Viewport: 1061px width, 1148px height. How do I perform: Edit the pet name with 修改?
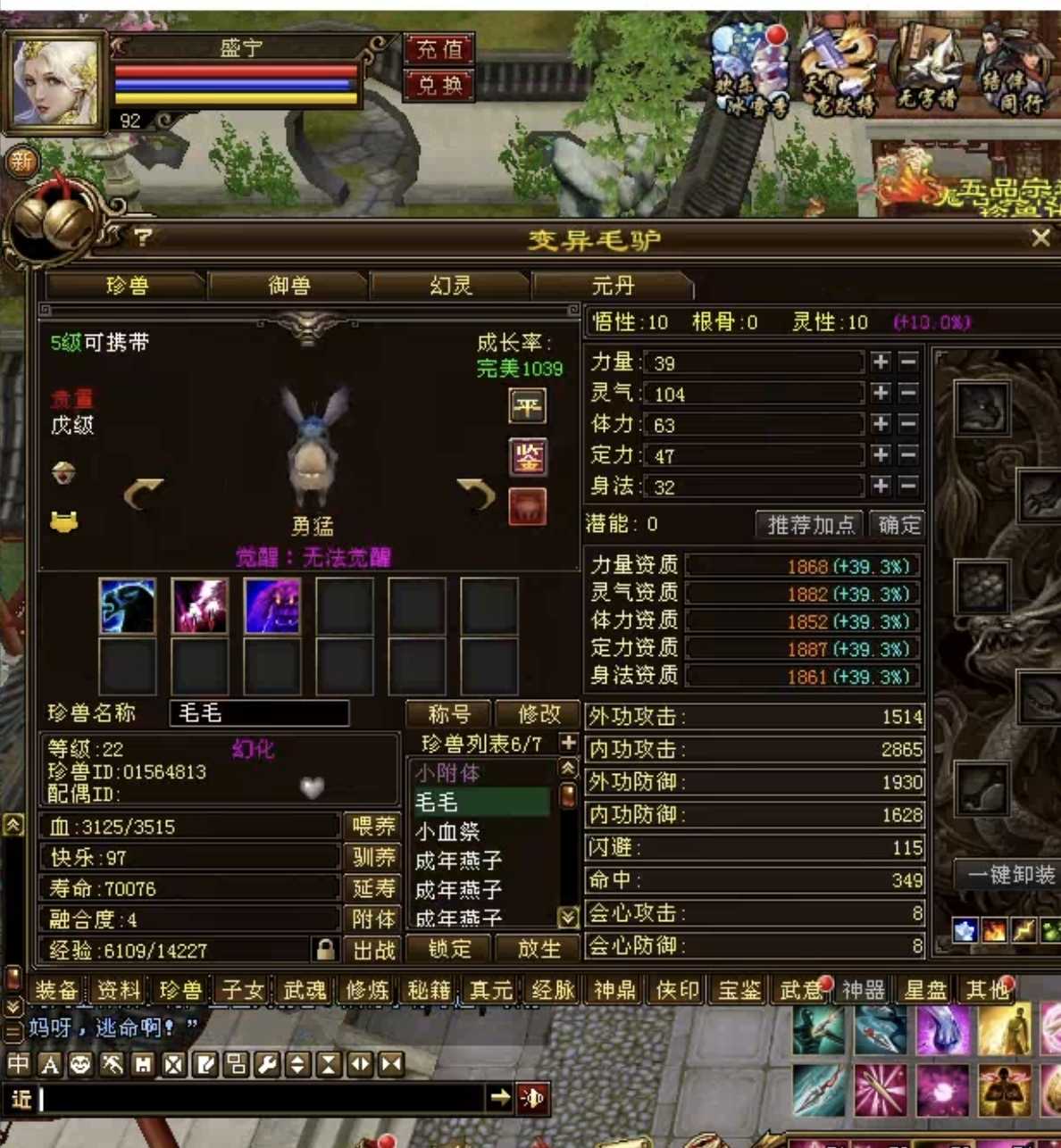click(x=539, y=714)
